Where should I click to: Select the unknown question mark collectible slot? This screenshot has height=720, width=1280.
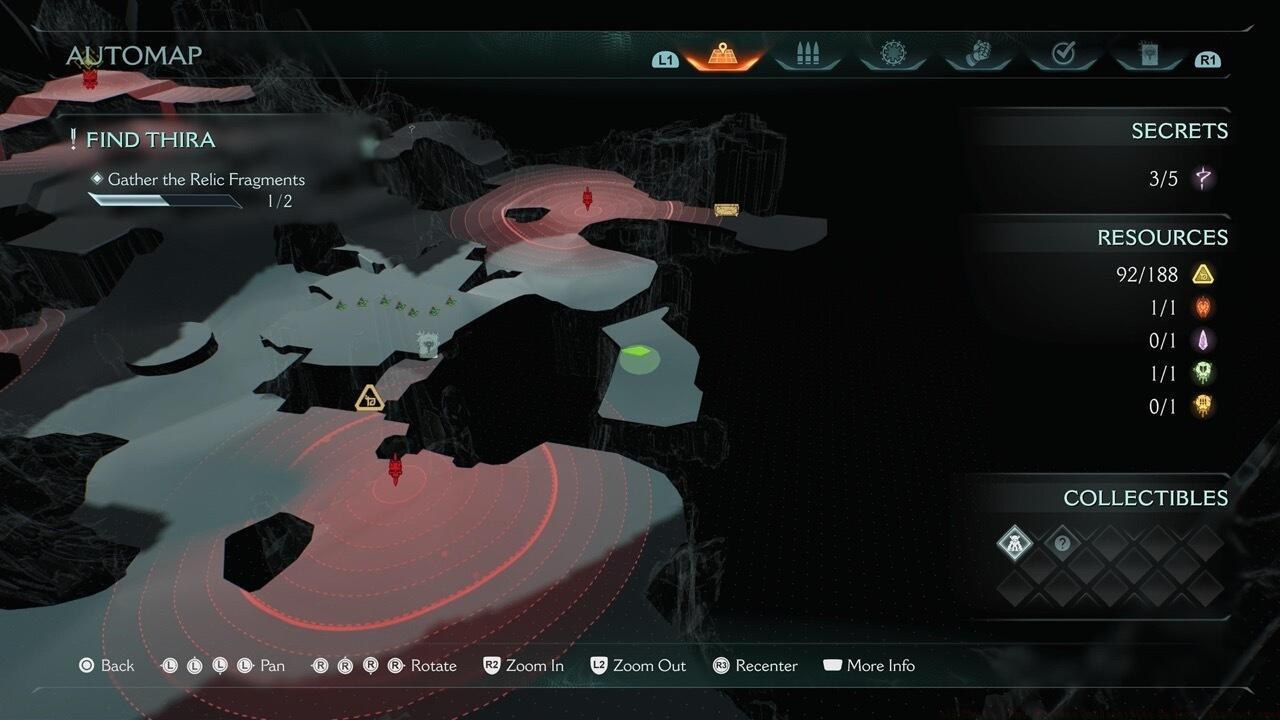(1062, 544)
